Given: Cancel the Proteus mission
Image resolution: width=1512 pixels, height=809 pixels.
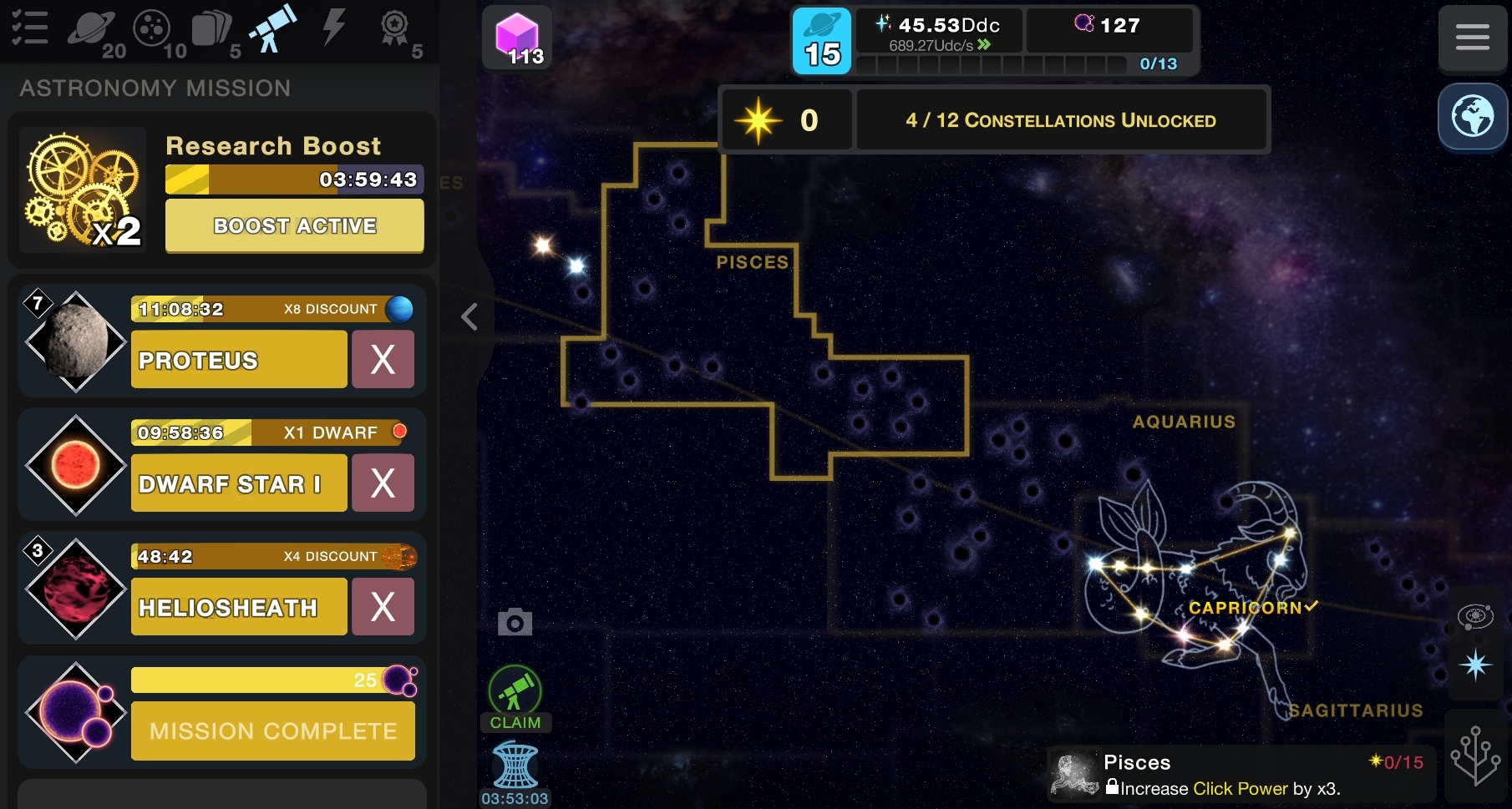Looking at the screenshot, I should [x=383, y=360].
